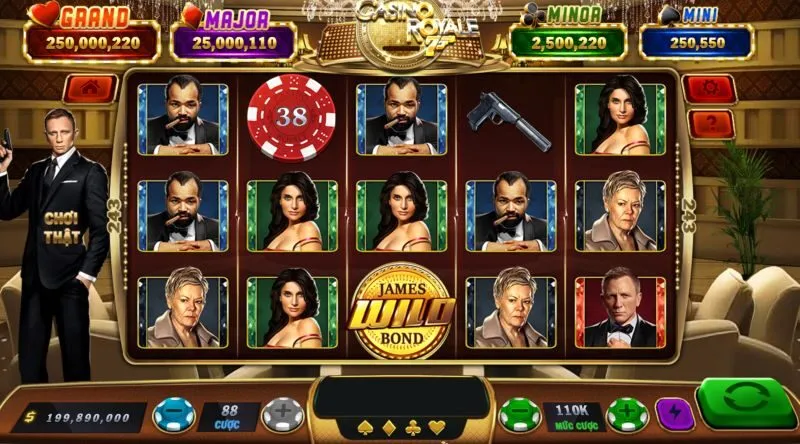This screenshot has height=444, width=800.
Task: Toggle the Chơi Thật play mode
Action: coord(63,226)
